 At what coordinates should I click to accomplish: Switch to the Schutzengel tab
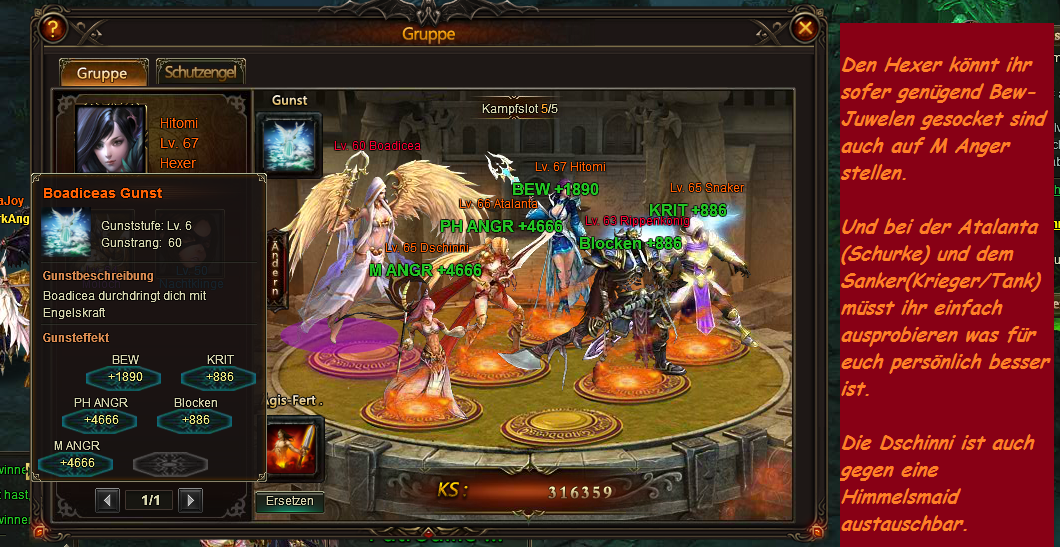point(201,73)
